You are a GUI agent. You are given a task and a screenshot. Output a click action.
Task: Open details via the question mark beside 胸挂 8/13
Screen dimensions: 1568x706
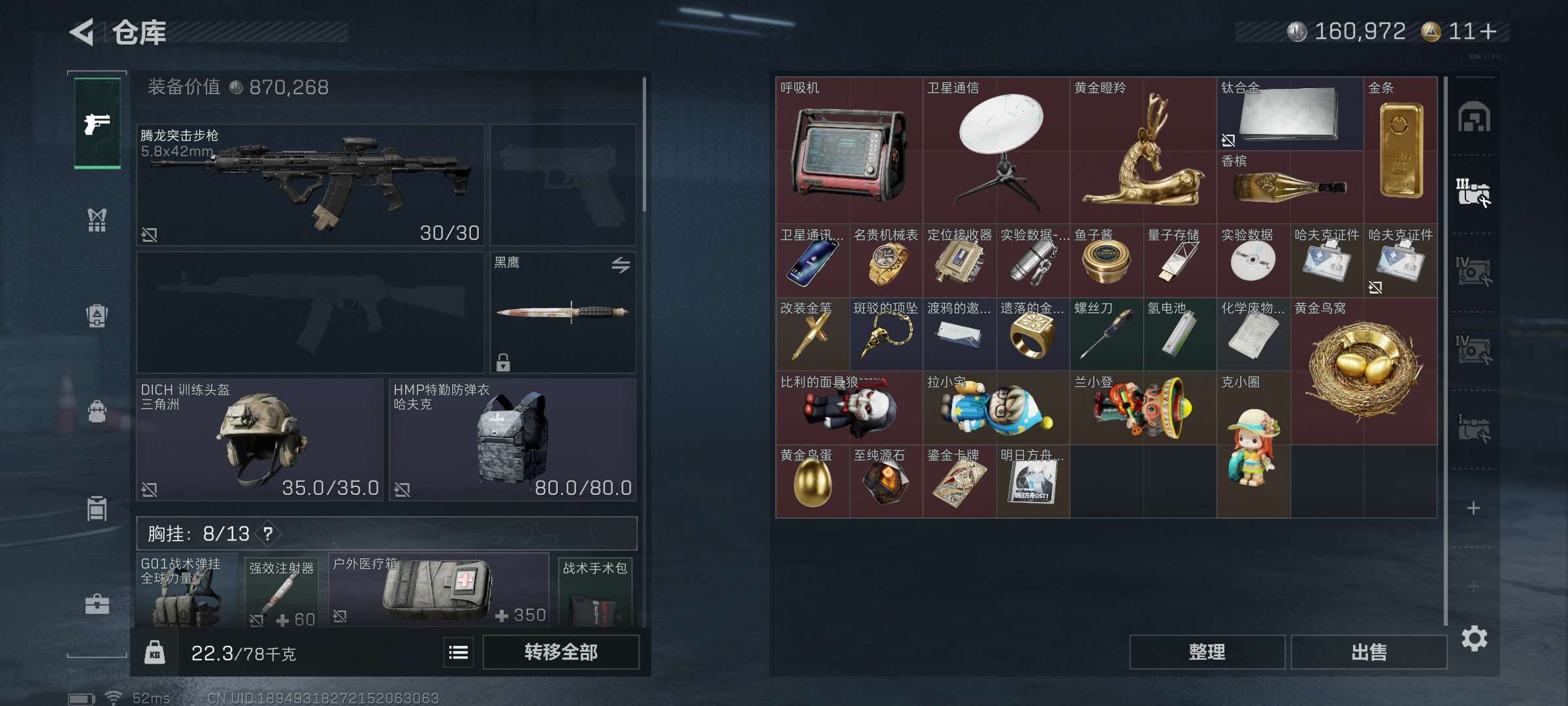(x=268, y=533)
